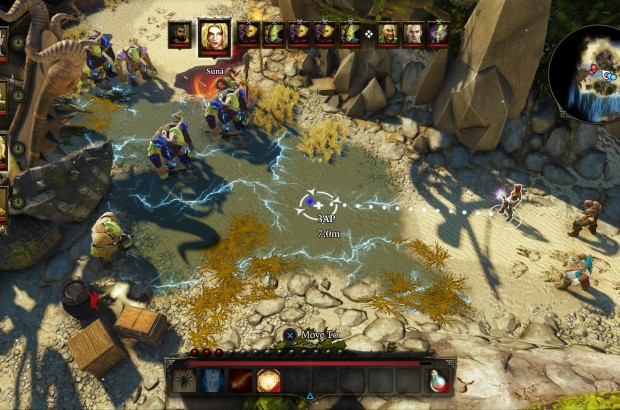
Task: Use the red fiery slash skill
Action: point(241,379)
